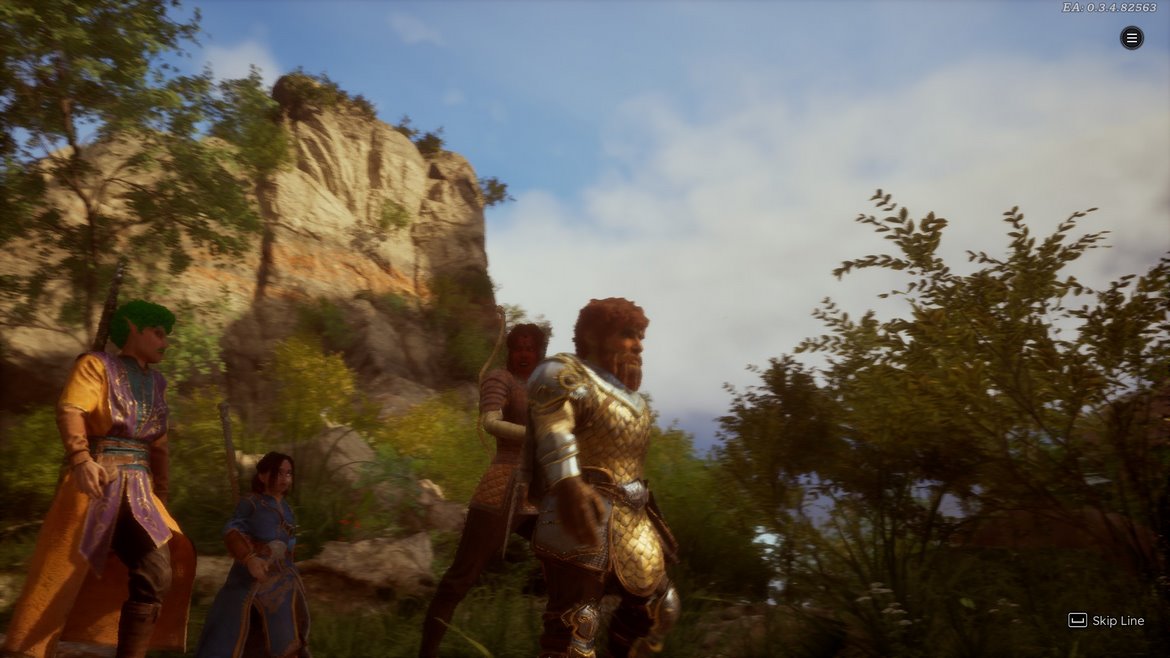Skip the current dialogue line
This screenshot has width=1170, height=658.
1106,620
